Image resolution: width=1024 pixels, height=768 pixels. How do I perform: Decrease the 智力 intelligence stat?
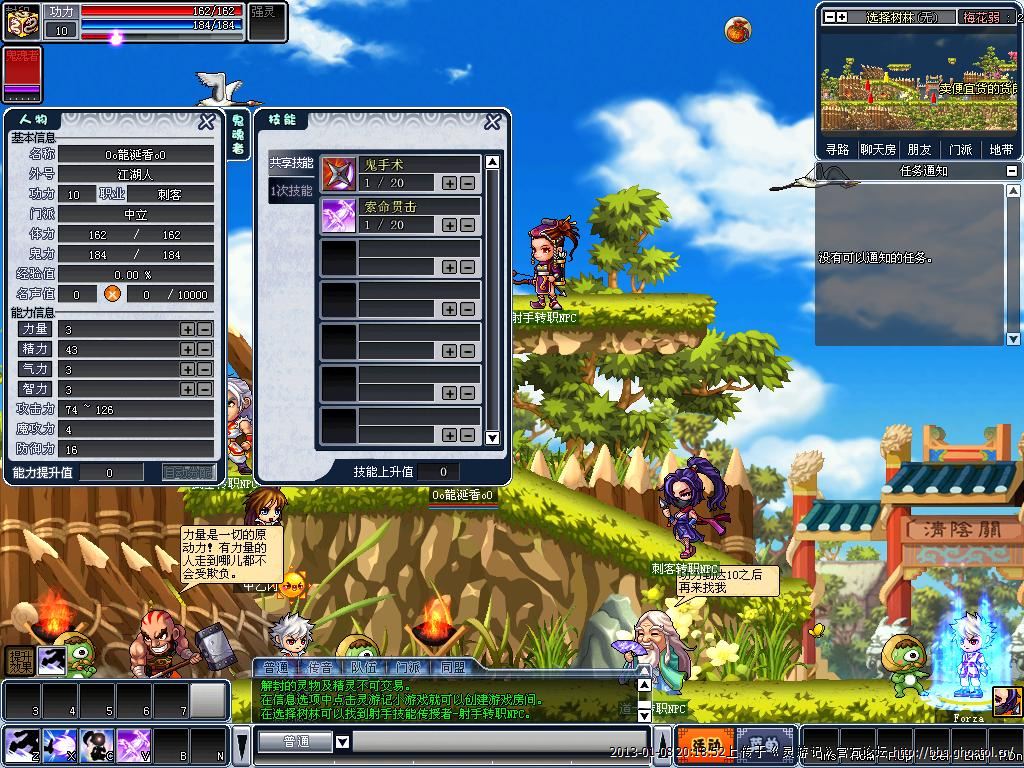(204, 389)
